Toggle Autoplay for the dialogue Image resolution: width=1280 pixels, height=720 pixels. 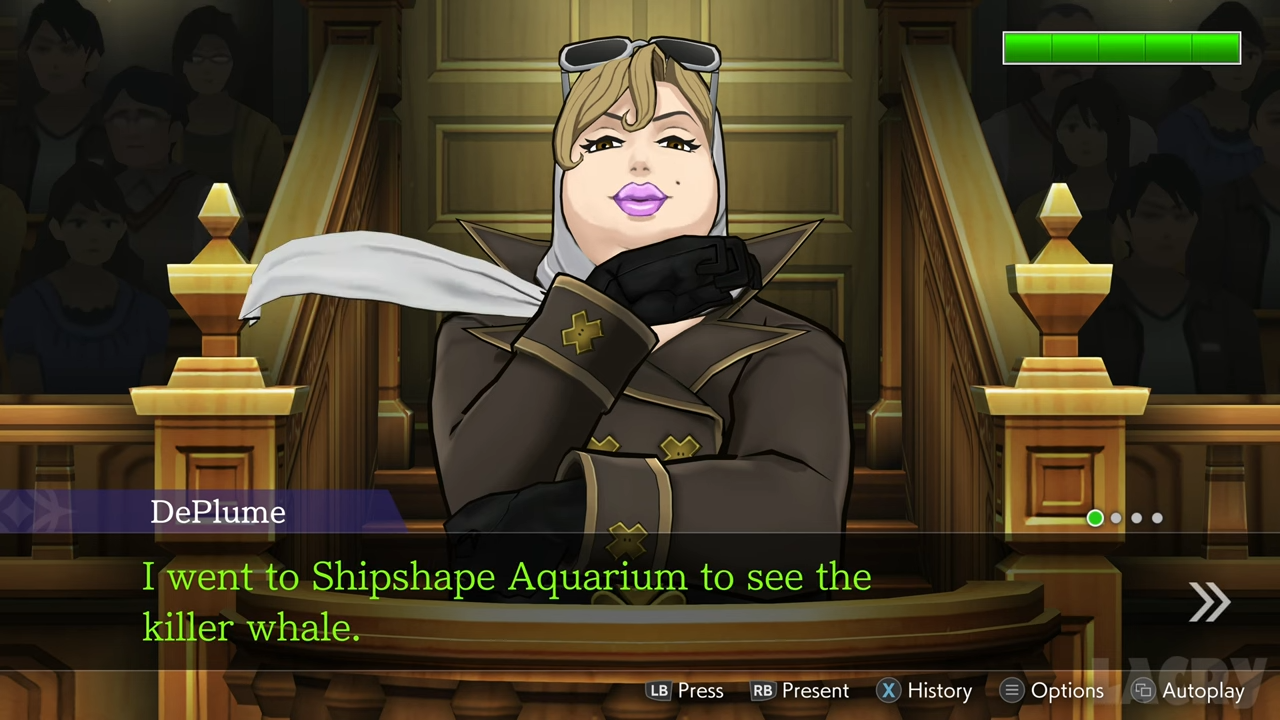click(x=1189, y=691)
